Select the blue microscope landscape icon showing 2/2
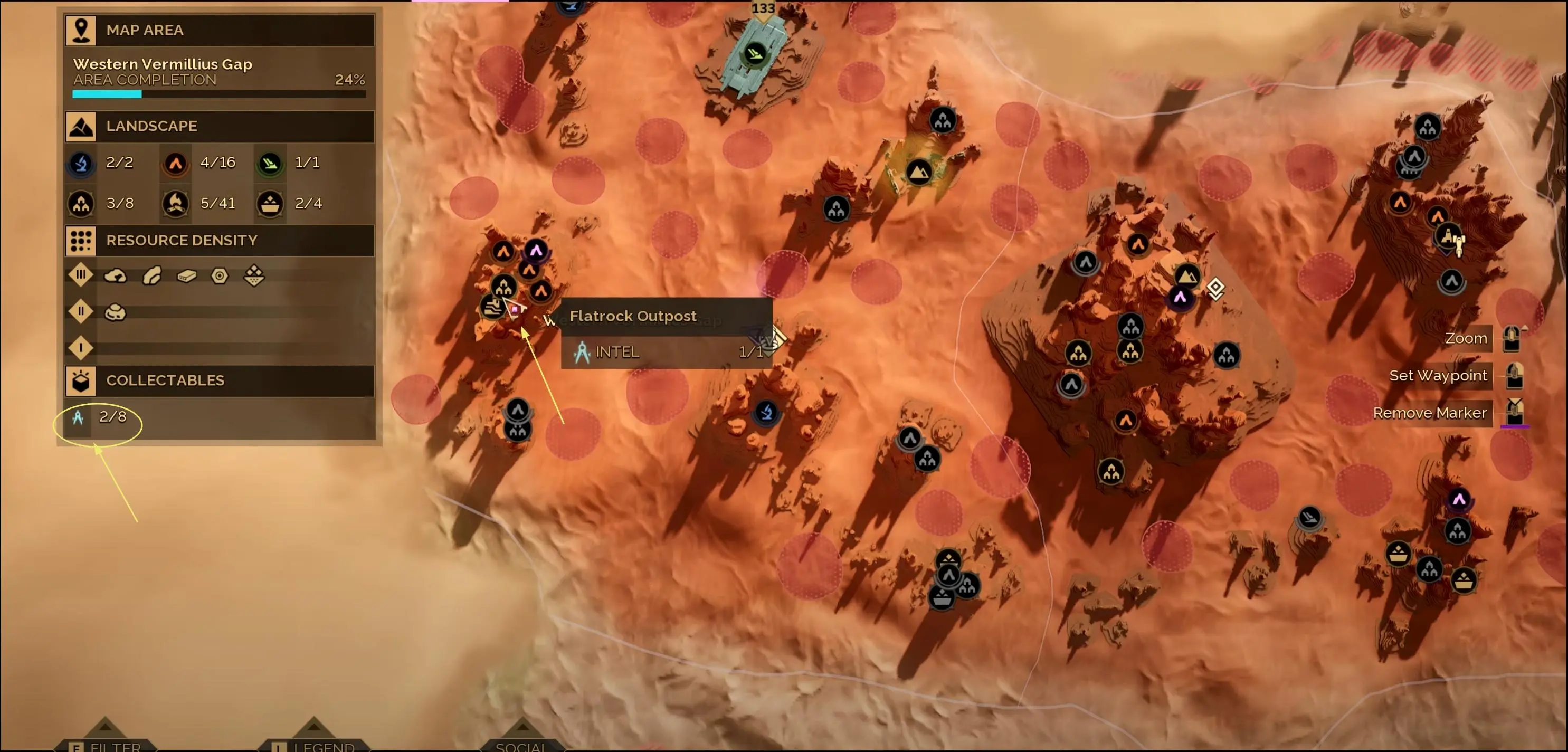Screen dimensions: 1568x752 pos(81,163)
